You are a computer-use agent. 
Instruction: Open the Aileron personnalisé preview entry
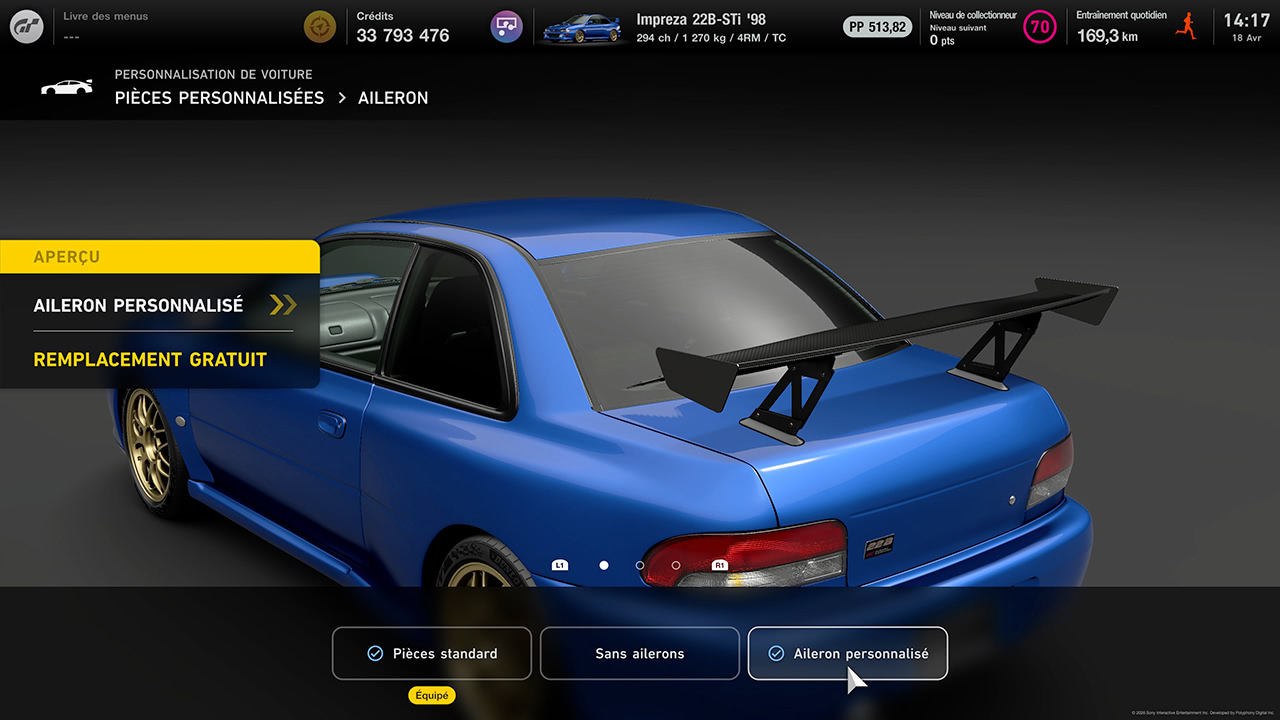pos(160,305)
